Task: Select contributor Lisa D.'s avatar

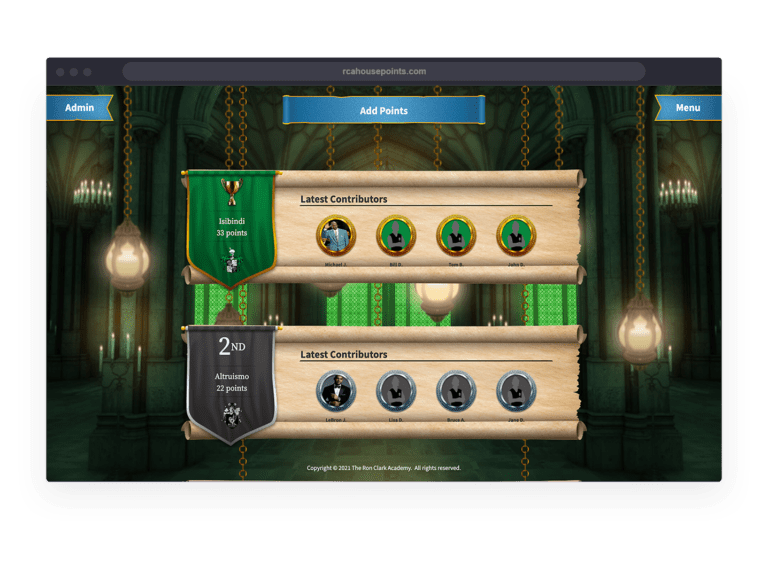Action: point(396,391)
